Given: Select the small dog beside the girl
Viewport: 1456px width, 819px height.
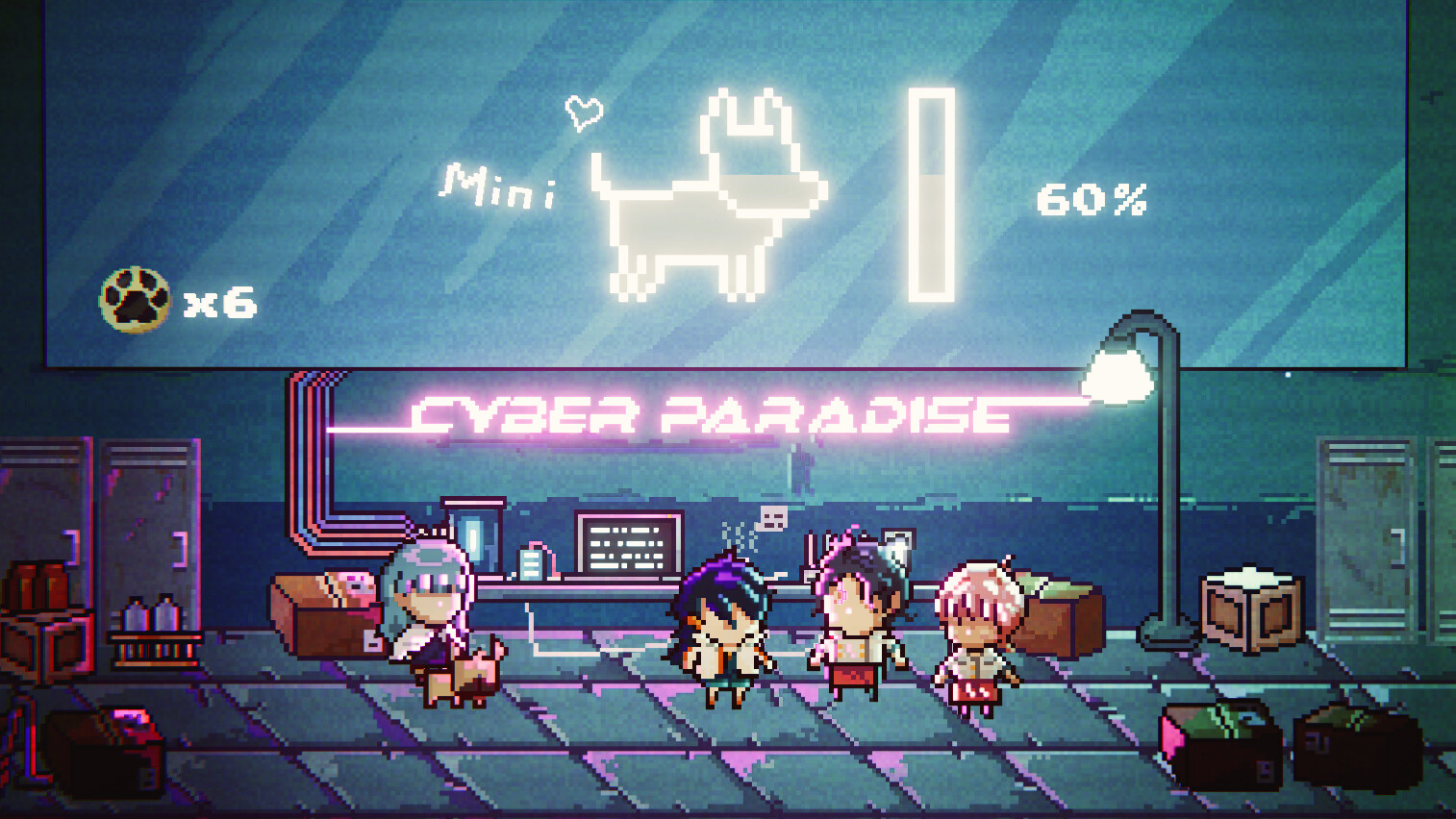Looking at the screenshot, I should click(x=462, y=678).
